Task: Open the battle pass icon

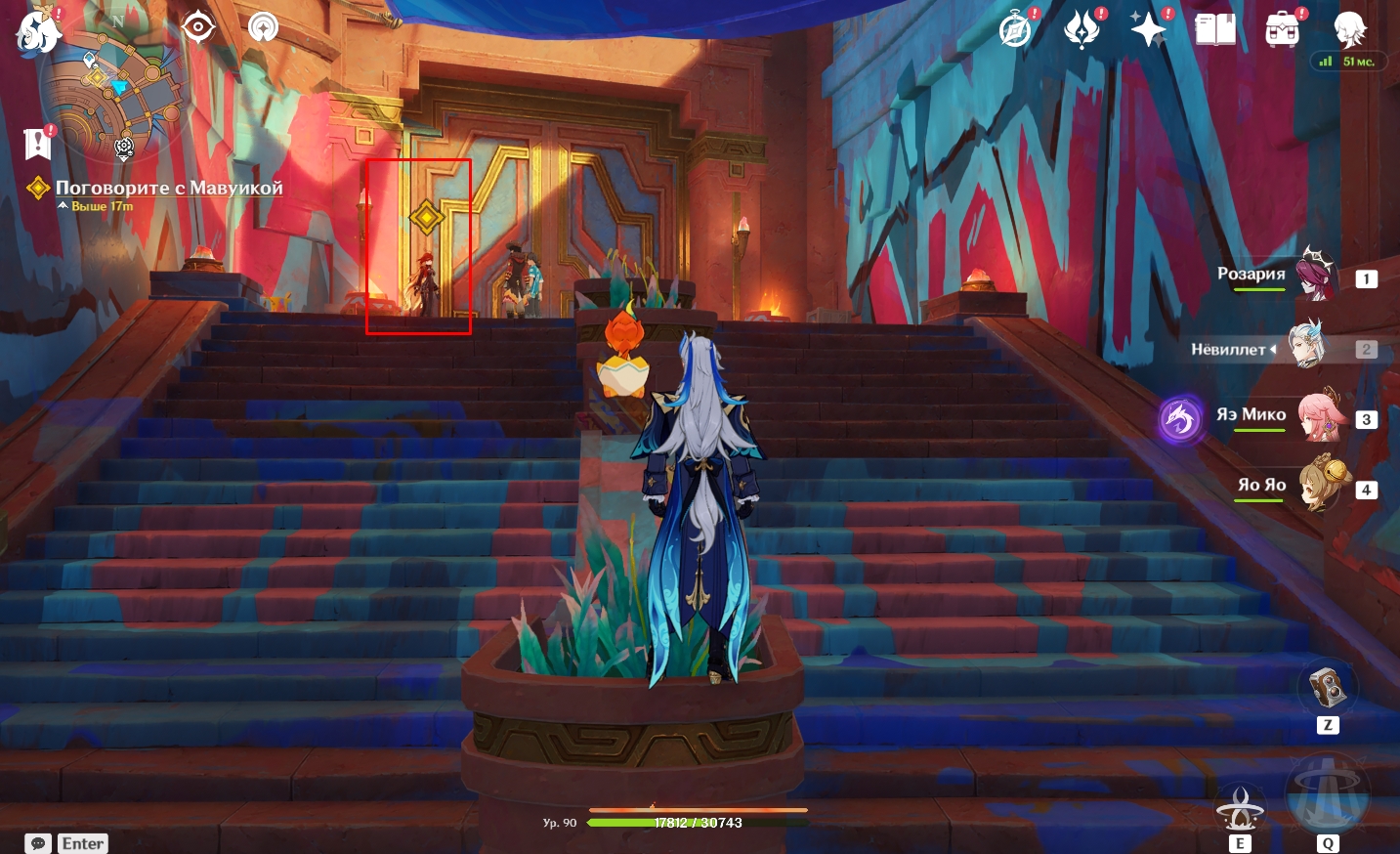Action: coord(1082,30)
